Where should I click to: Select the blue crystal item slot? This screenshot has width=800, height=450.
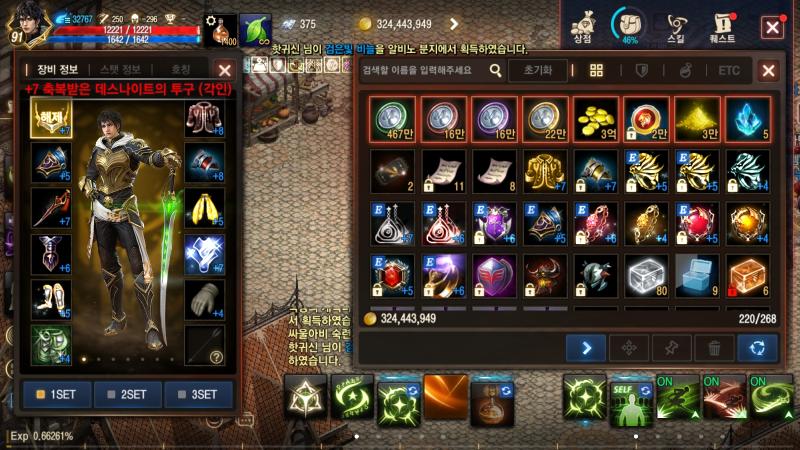(x=749, y=121)
